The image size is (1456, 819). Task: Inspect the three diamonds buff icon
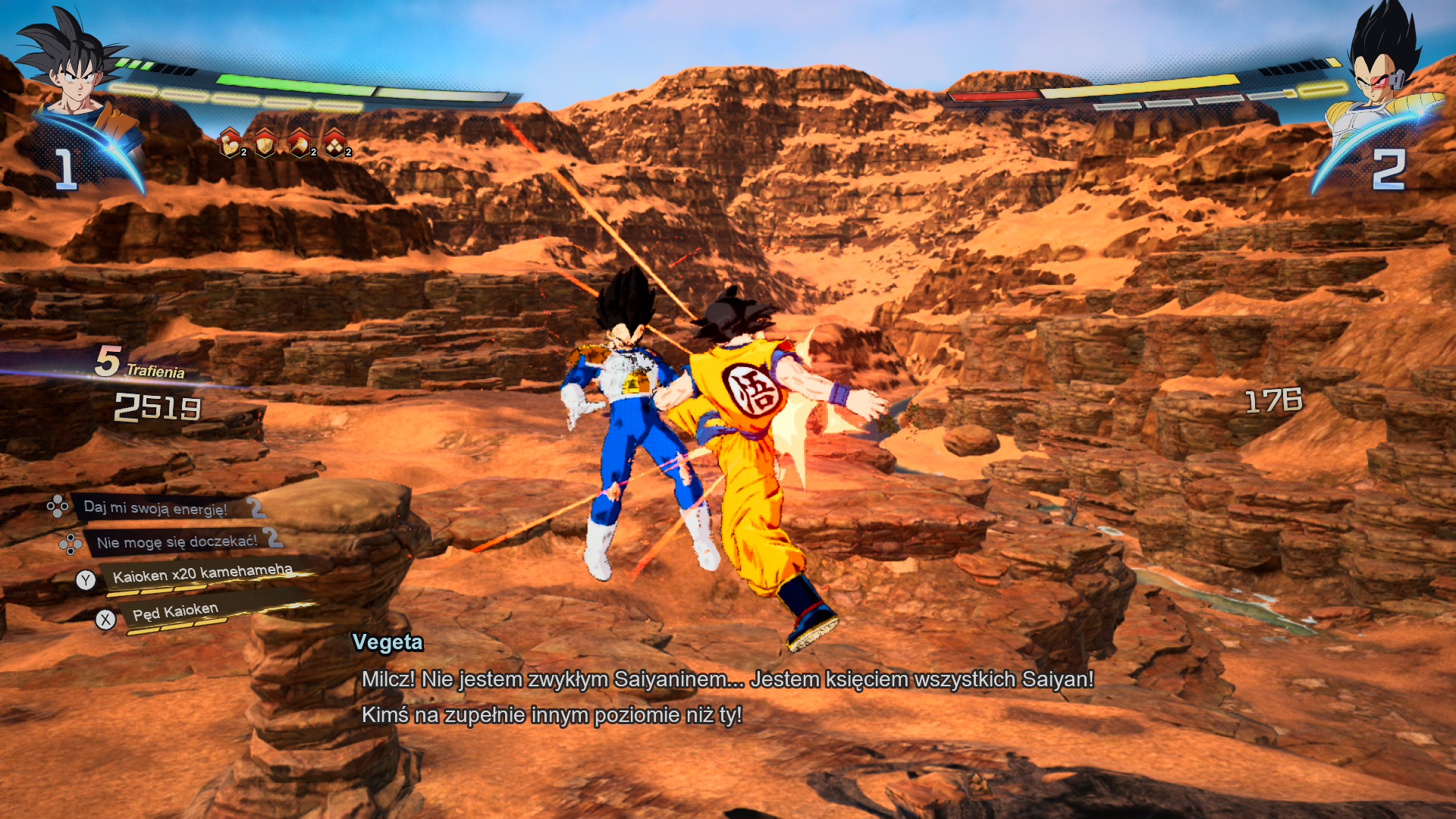tap(334, 143)
